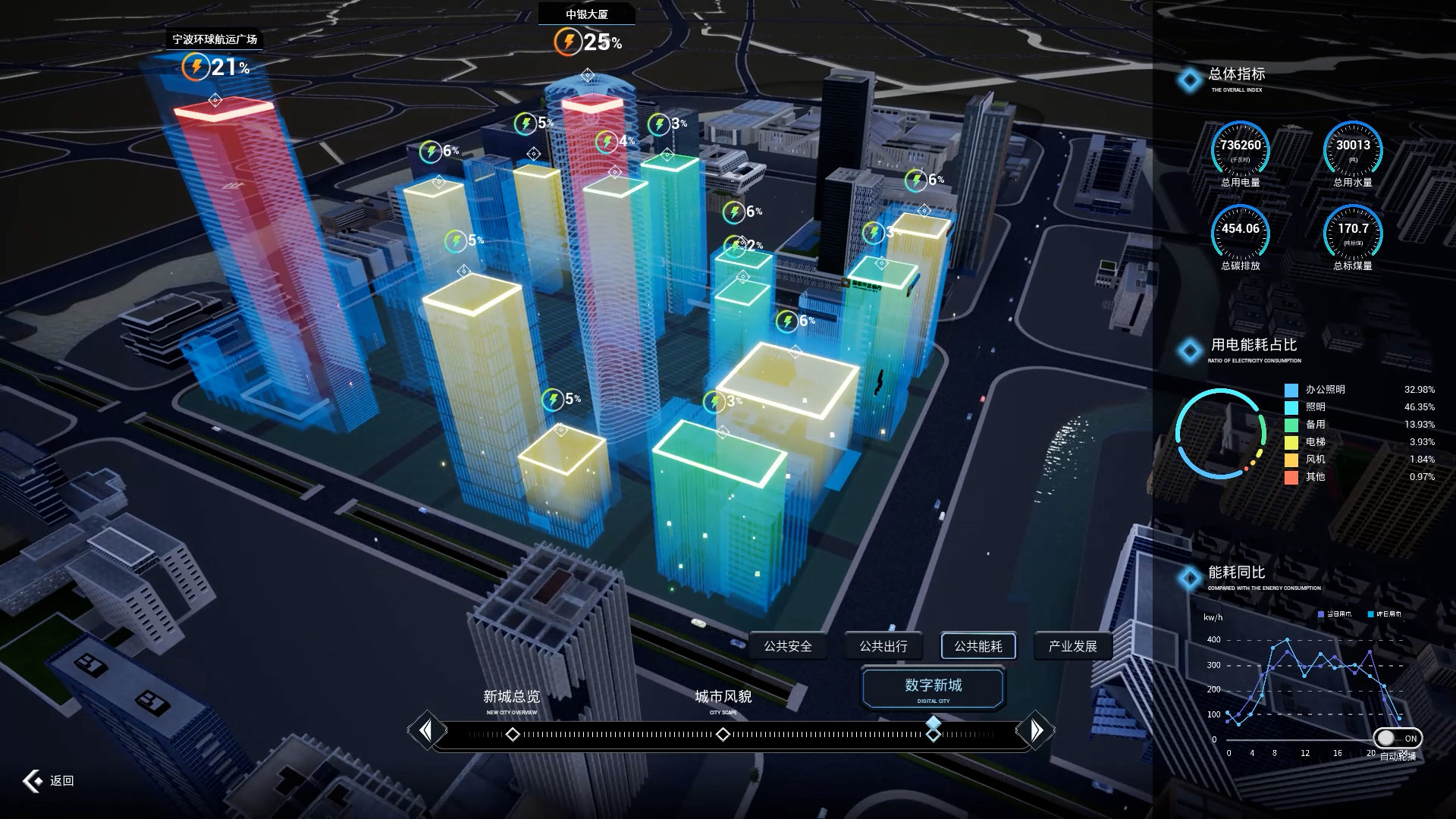Open the 公共出行 tab

tap(883, 646)
